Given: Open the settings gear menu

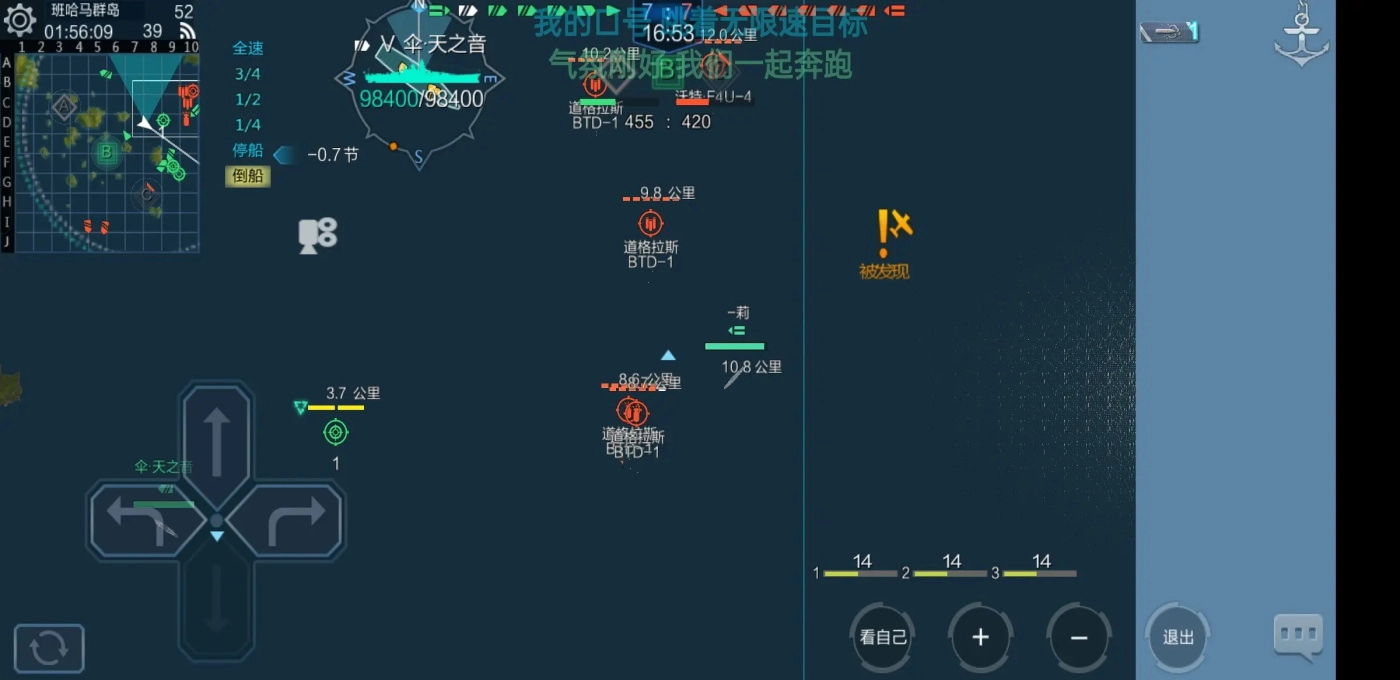Looking at the screenshot, I should click(x=20, y=19).
